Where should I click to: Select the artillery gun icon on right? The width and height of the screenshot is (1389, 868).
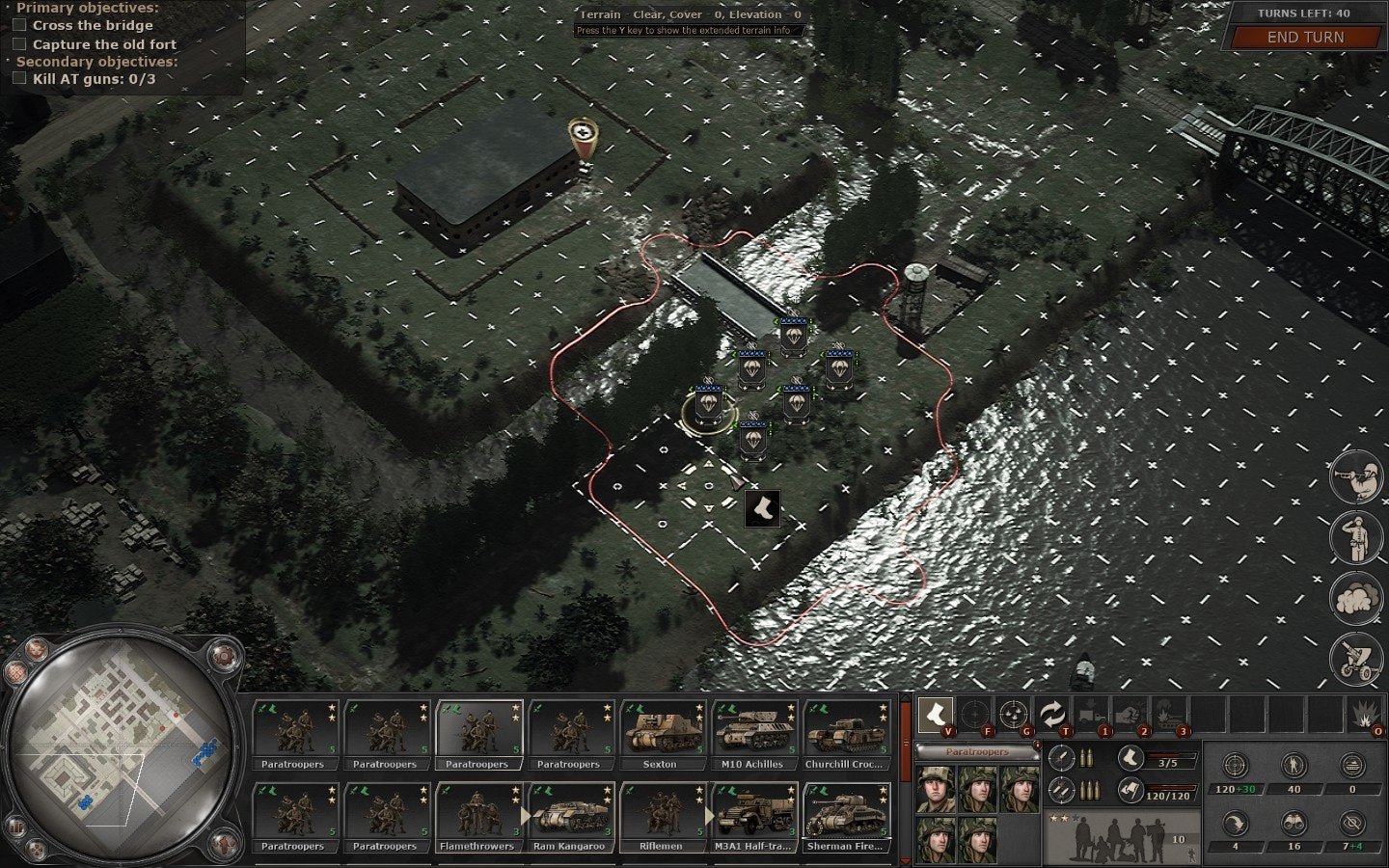click(x=1355, y=659)
